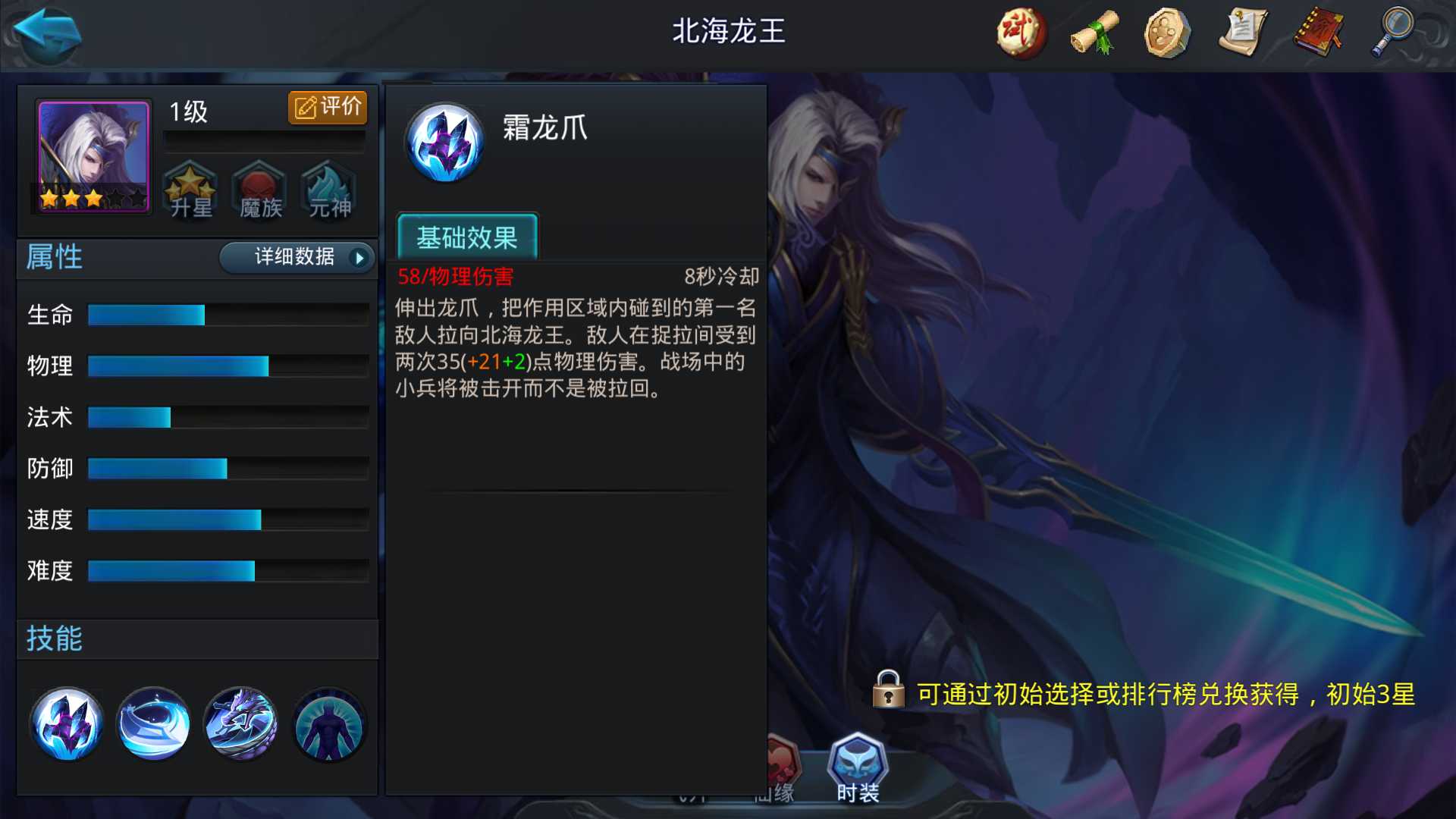Select the 霜龙爪 skill icon
1456x819 pixels.
67,724
